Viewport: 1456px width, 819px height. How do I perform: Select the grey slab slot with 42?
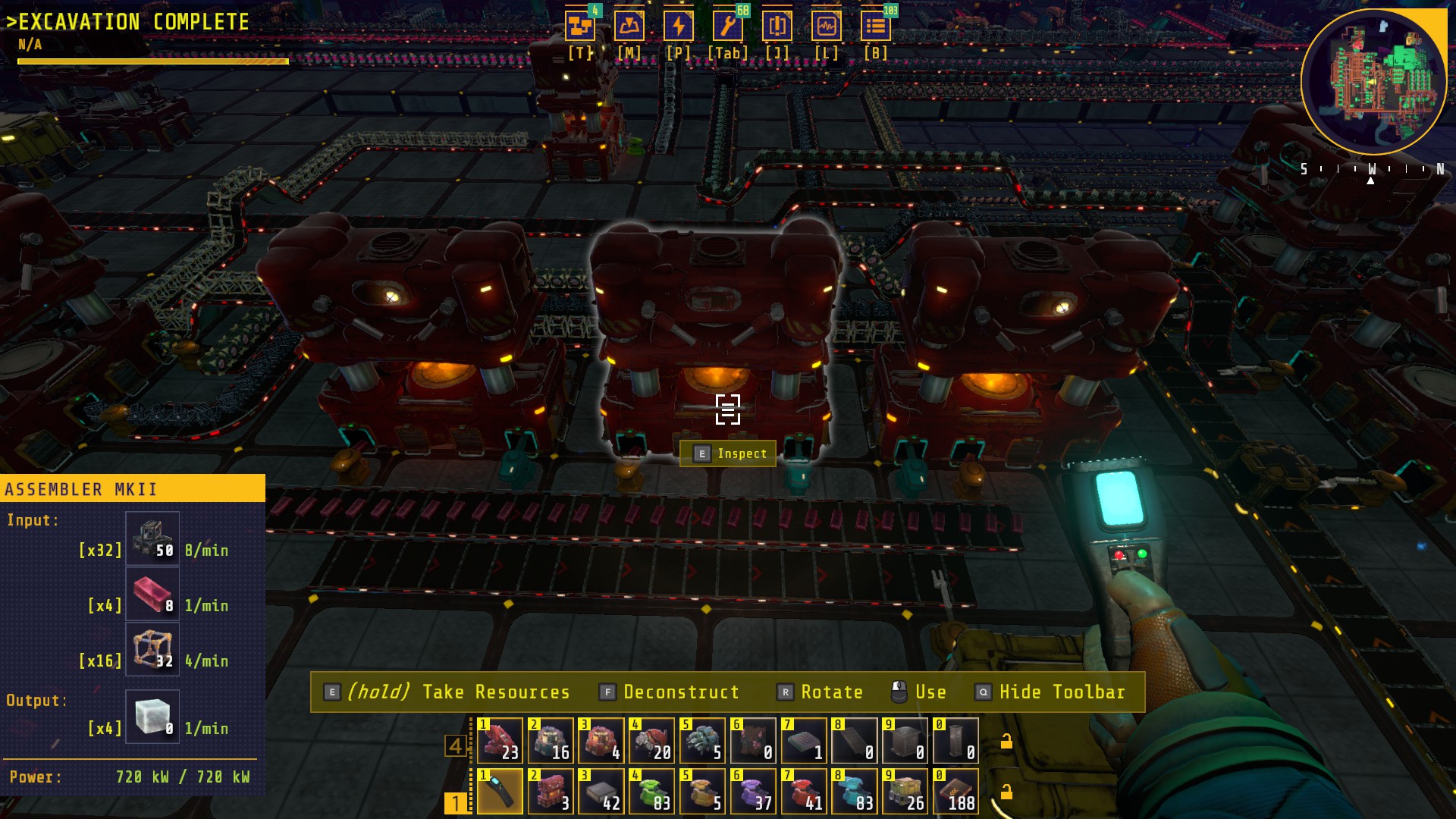[x=601, y=791]
